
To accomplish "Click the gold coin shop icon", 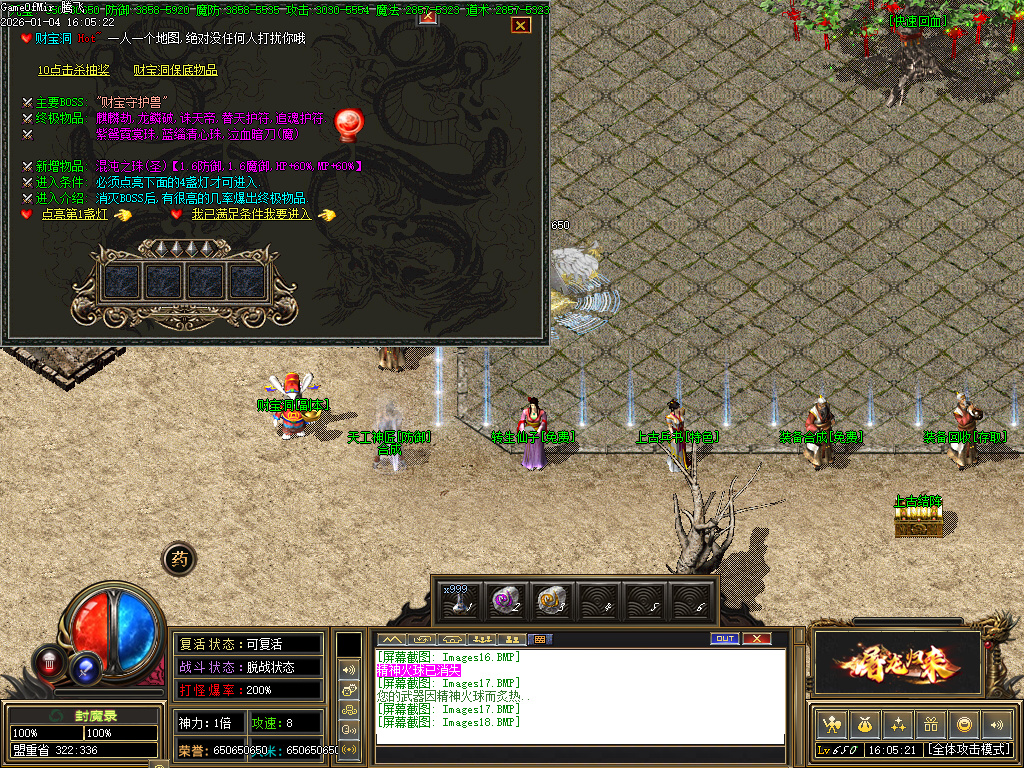I will pyautogui.click(x=964, y=724).
